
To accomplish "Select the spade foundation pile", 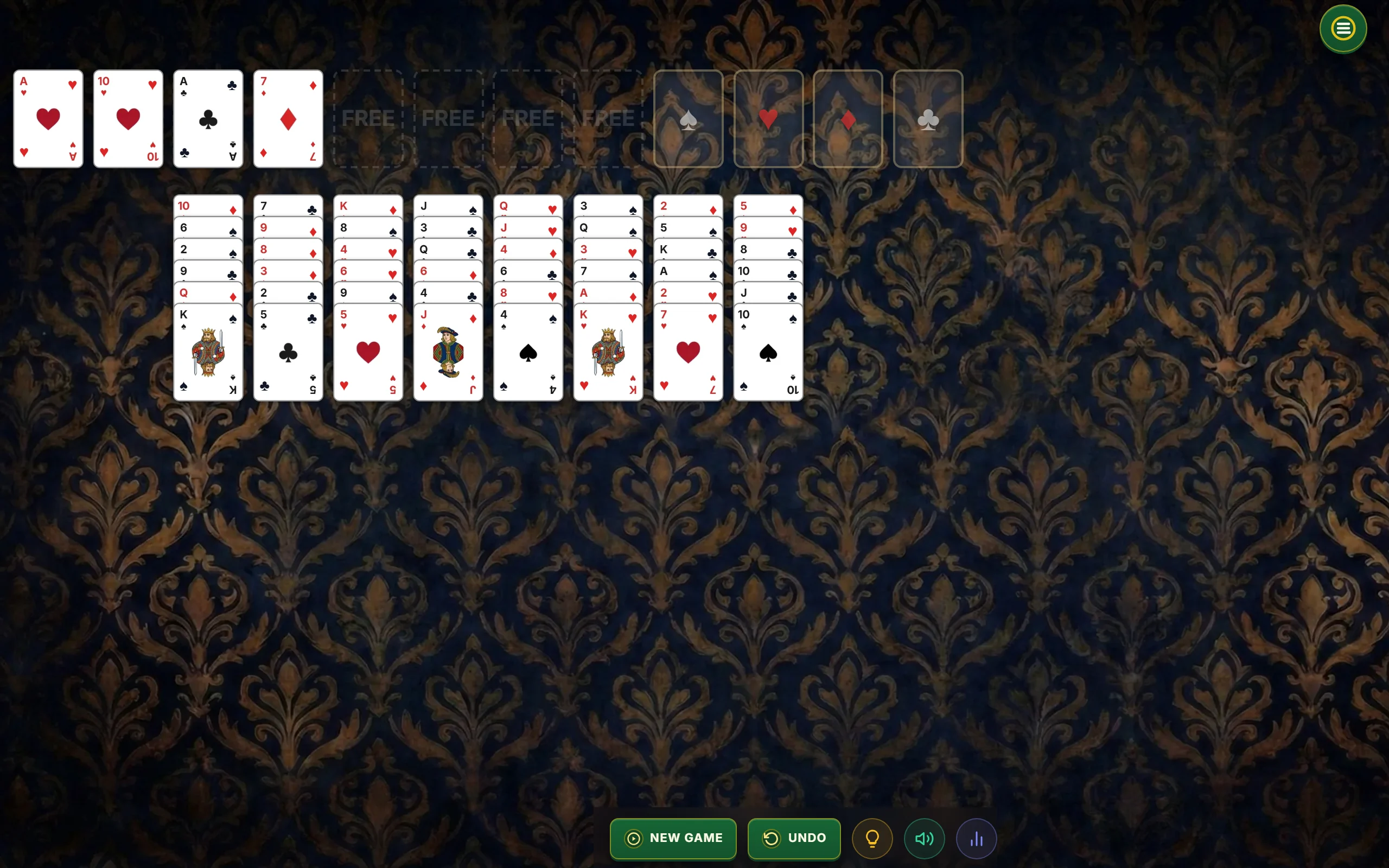I will click(x=687, y=119).
